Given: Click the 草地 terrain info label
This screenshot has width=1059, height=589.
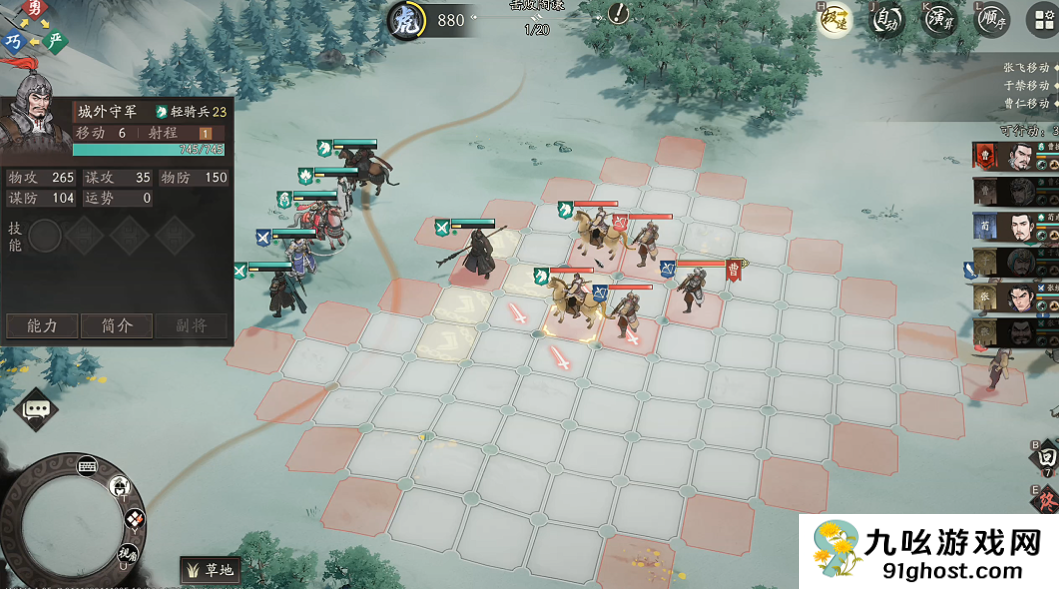Looking at the screenshot, I should [x=210, y=570].
